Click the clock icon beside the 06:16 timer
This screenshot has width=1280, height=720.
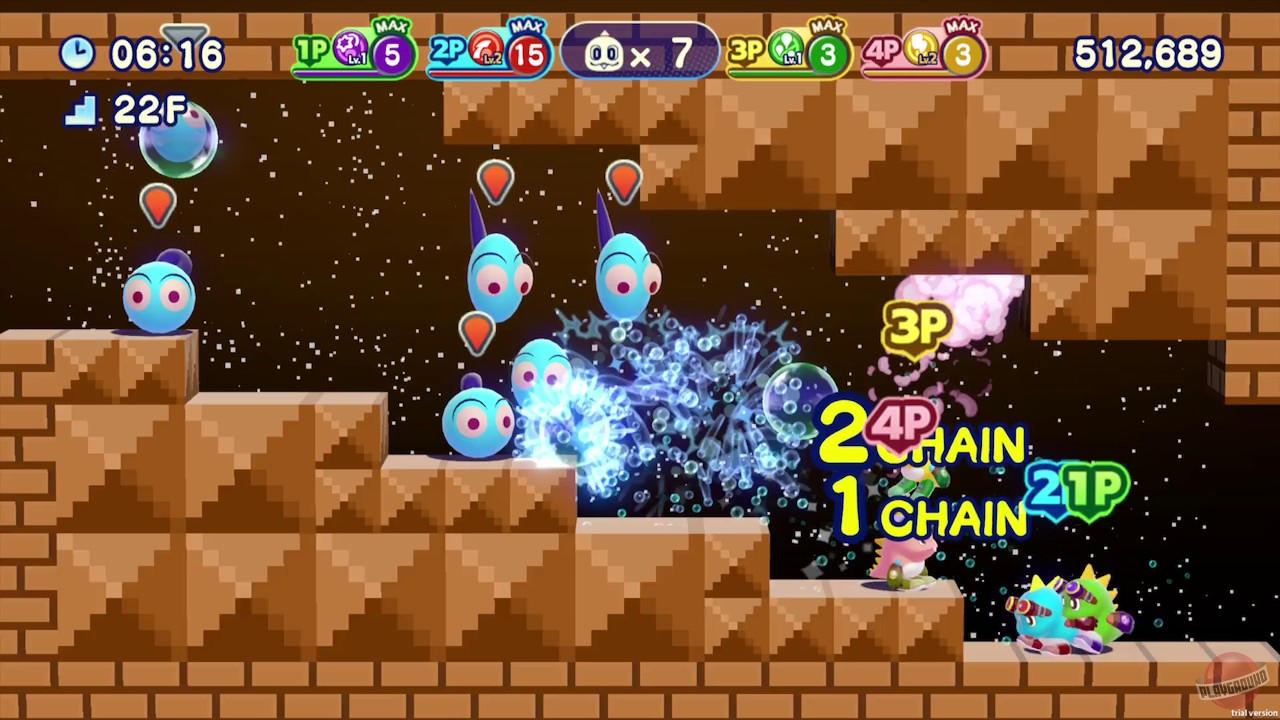coord(77,53)
